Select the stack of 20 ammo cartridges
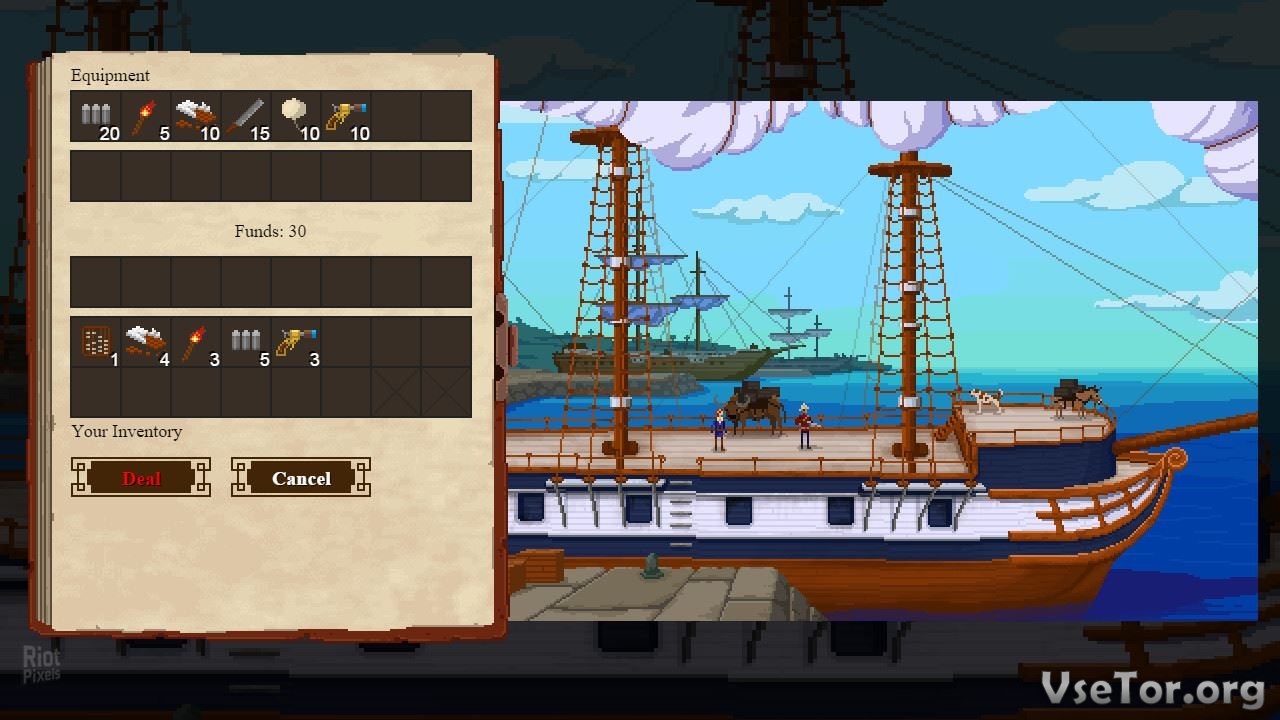The height and width of the screenshot is (720, 1280). [96, 116]
